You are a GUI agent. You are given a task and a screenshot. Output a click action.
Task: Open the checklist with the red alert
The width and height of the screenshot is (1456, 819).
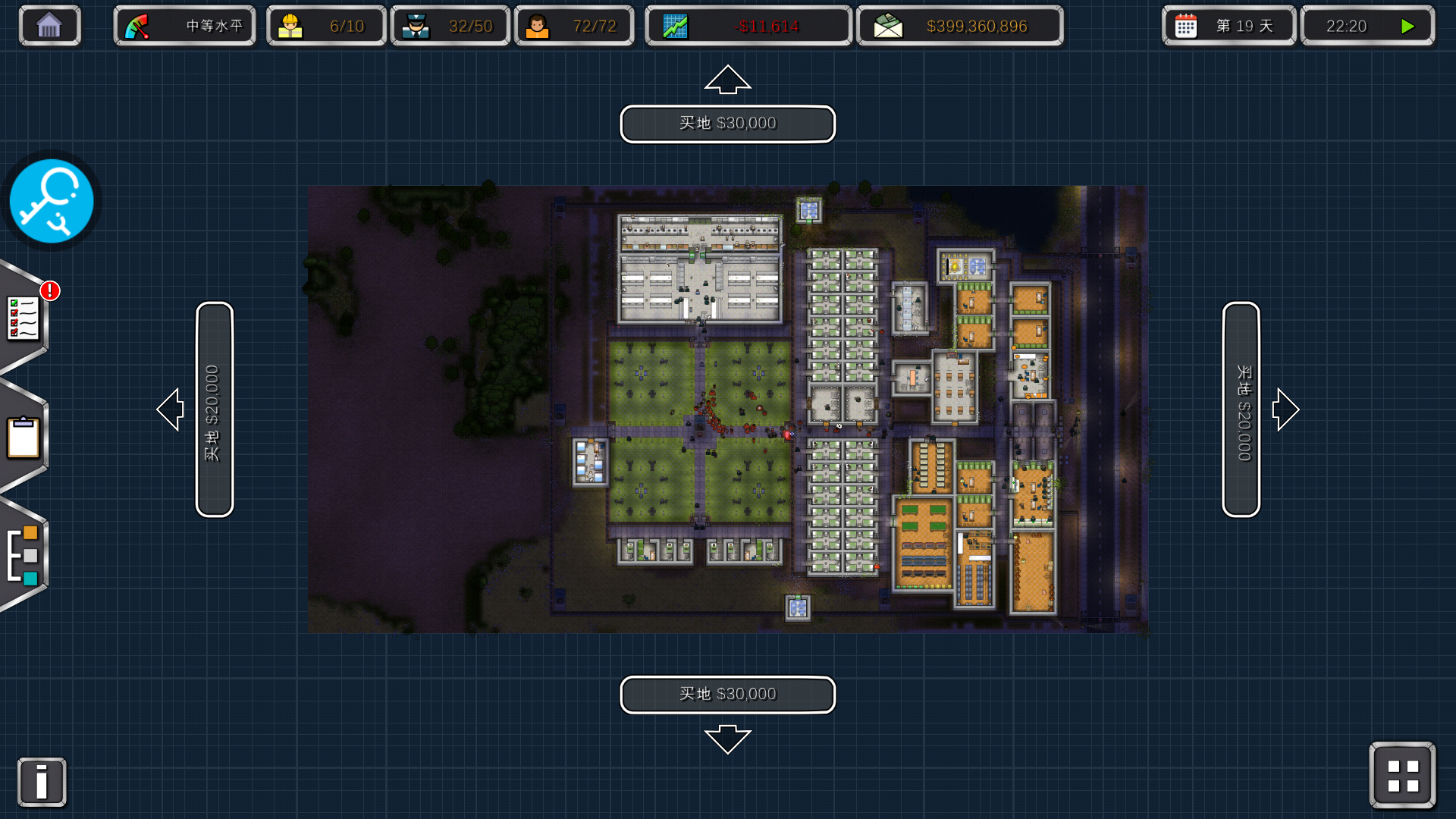(x=24, y=318)
